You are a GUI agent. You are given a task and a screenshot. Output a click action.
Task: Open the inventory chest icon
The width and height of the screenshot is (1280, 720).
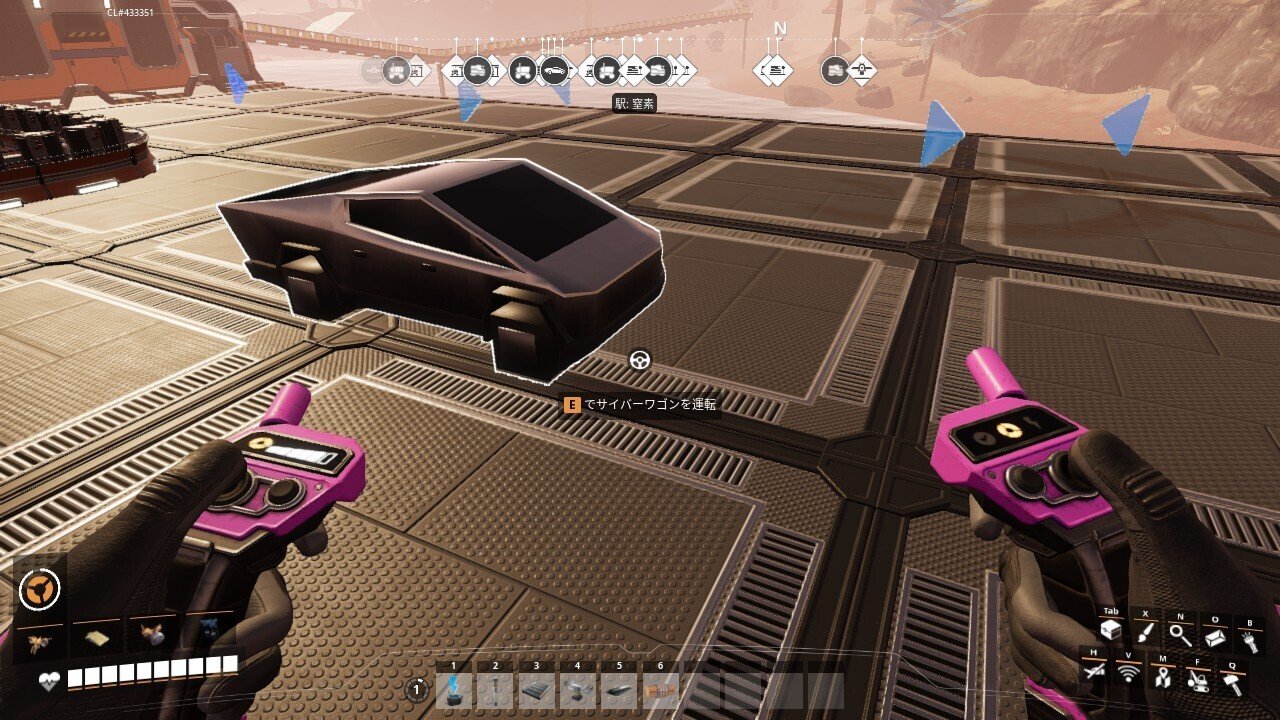click(1110, 632)
